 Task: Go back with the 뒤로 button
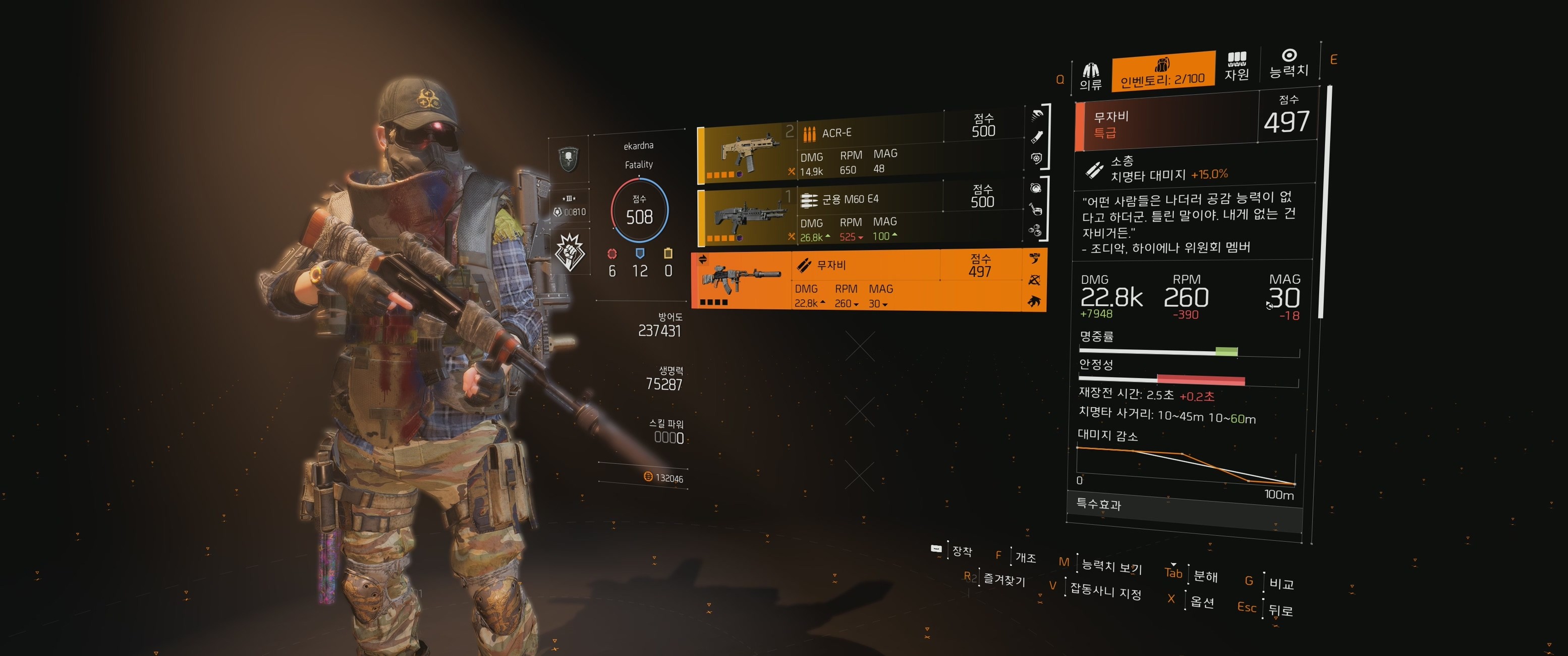point(1280,610)
